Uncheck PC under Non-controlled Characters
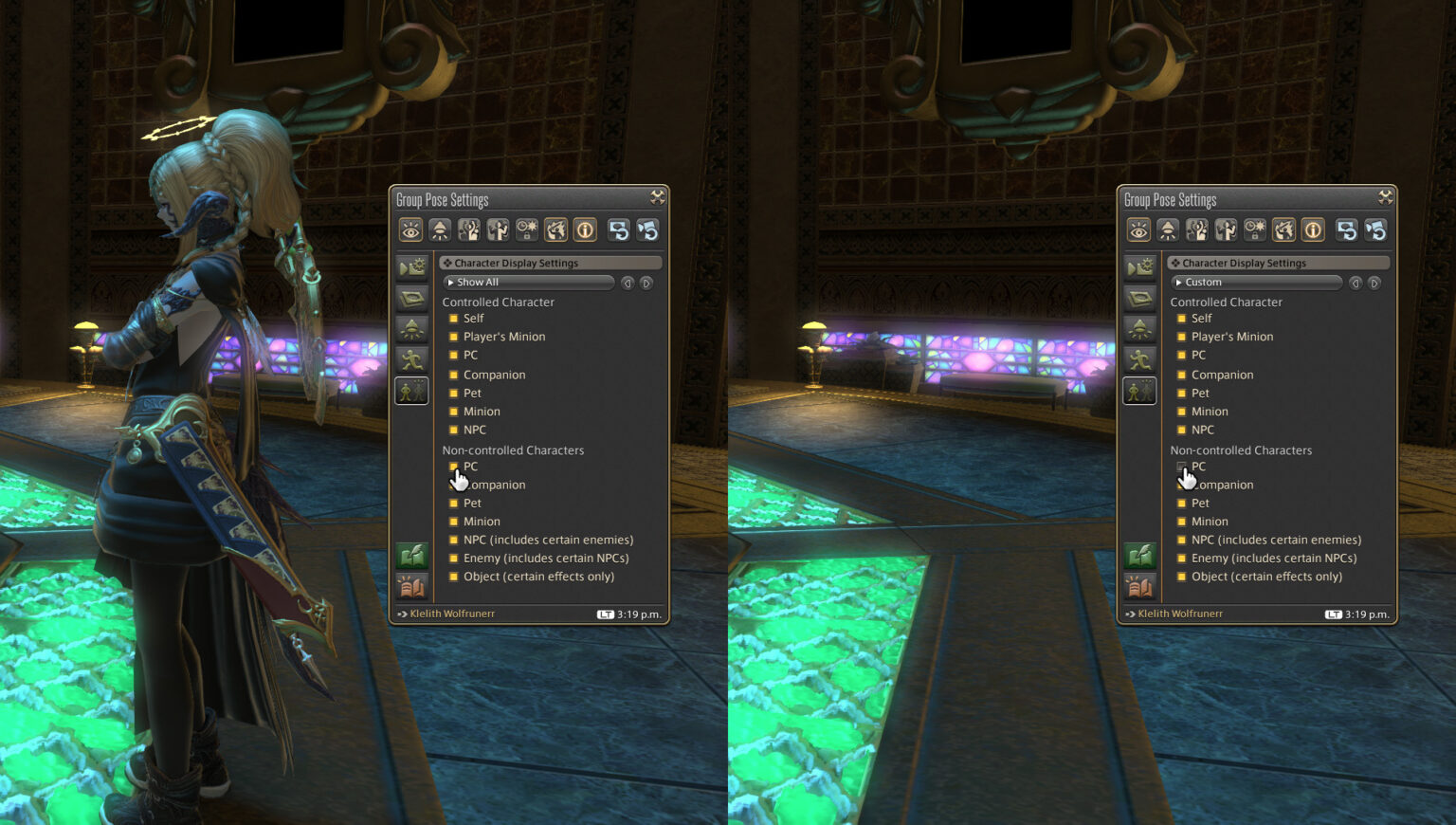 point(454,467)
